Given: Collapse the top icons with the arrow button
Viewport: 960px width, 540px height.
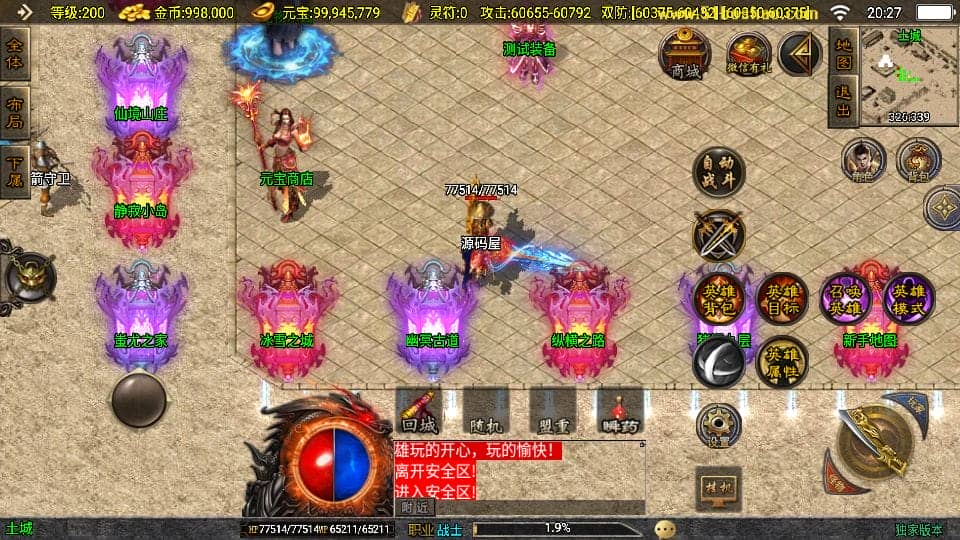Looking at the screenshot, I should point(799,52).
